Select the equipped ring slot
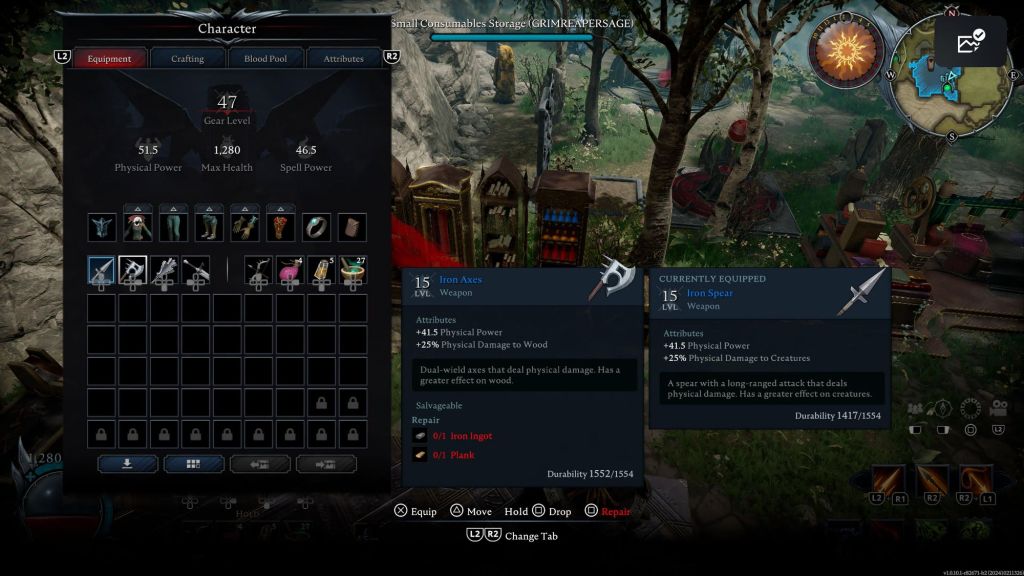The height and width of the screenshot is (576, 1024). point(316,227)
